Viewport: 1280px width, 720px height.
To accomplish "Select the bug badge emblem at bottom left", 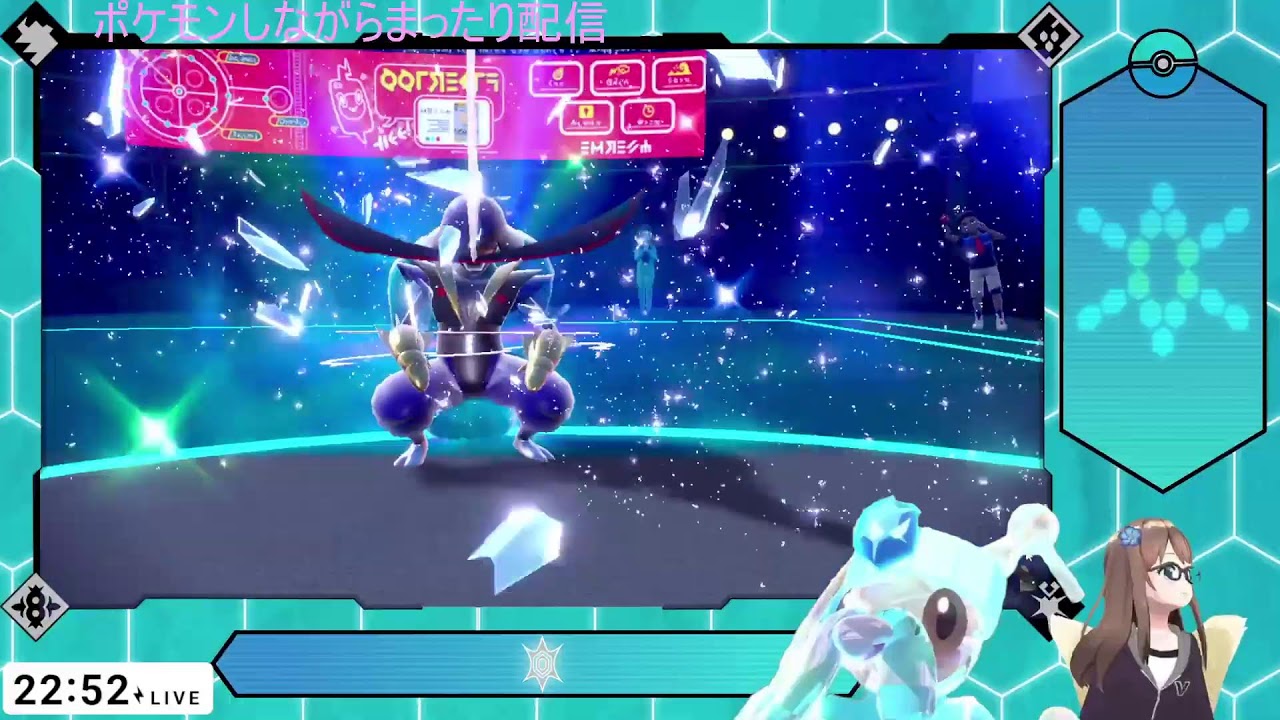I will coord(35,607).
